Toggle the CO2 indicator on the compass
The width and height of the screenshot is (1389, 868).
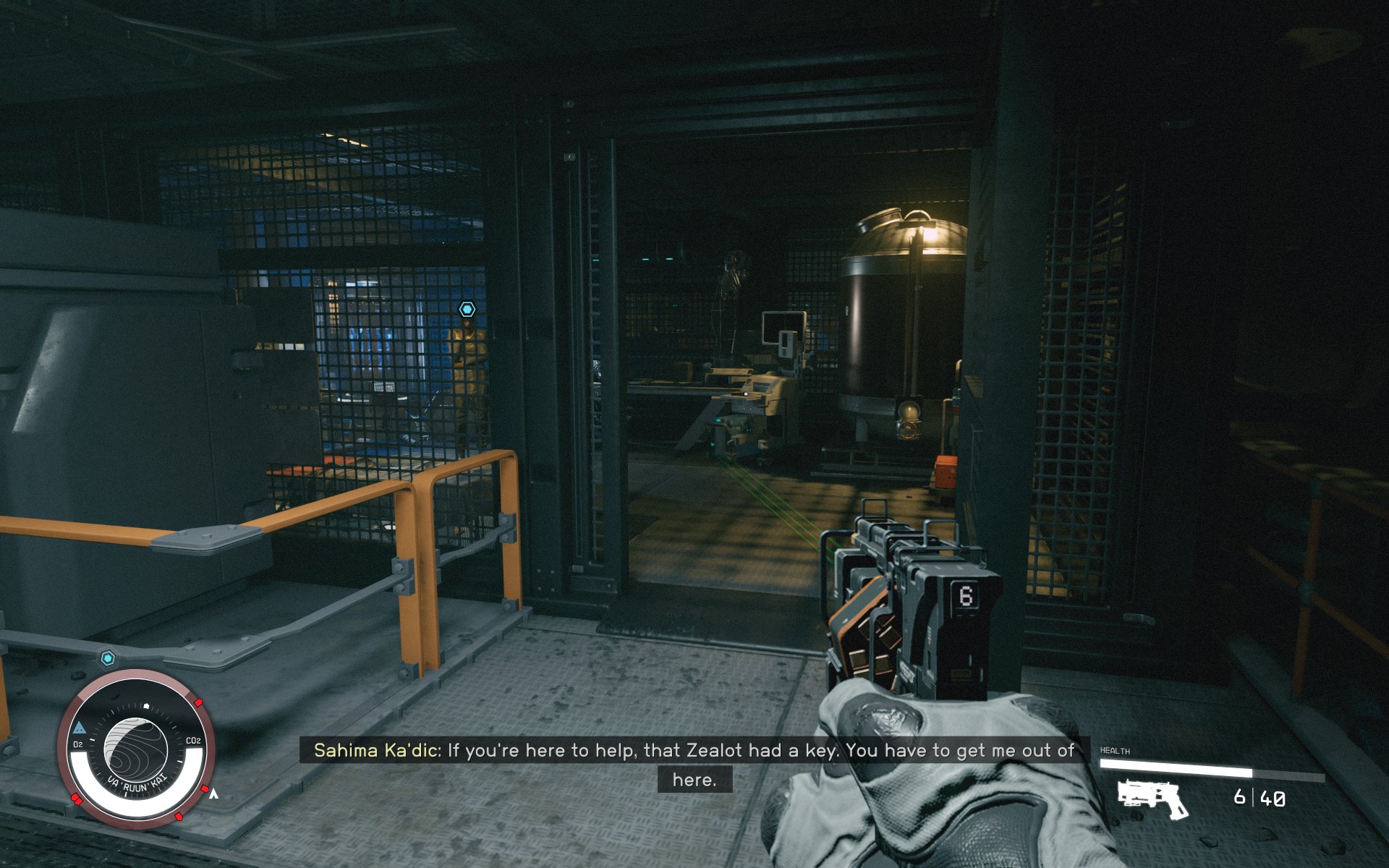pyautogui.click(x=194, y=740)
